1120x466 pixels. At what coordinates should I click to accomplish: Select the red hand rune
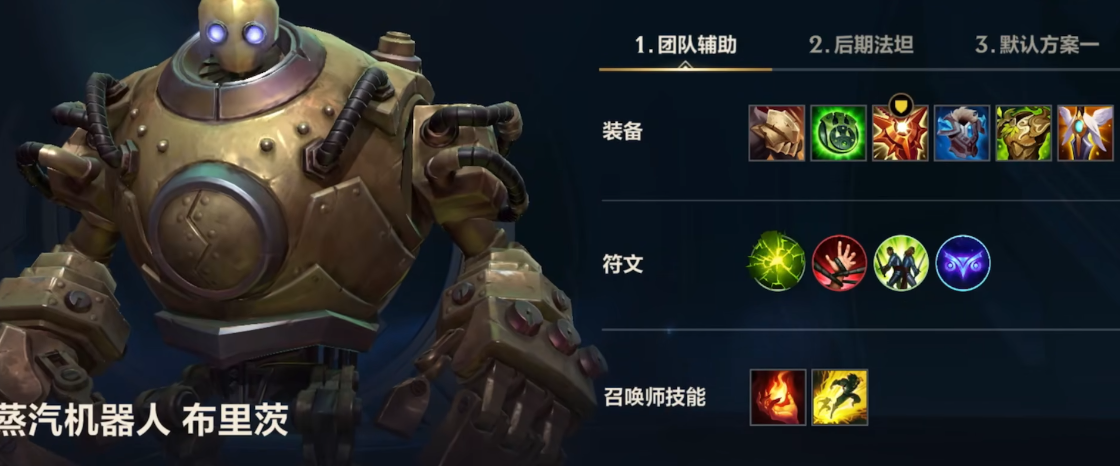point(839,263)
